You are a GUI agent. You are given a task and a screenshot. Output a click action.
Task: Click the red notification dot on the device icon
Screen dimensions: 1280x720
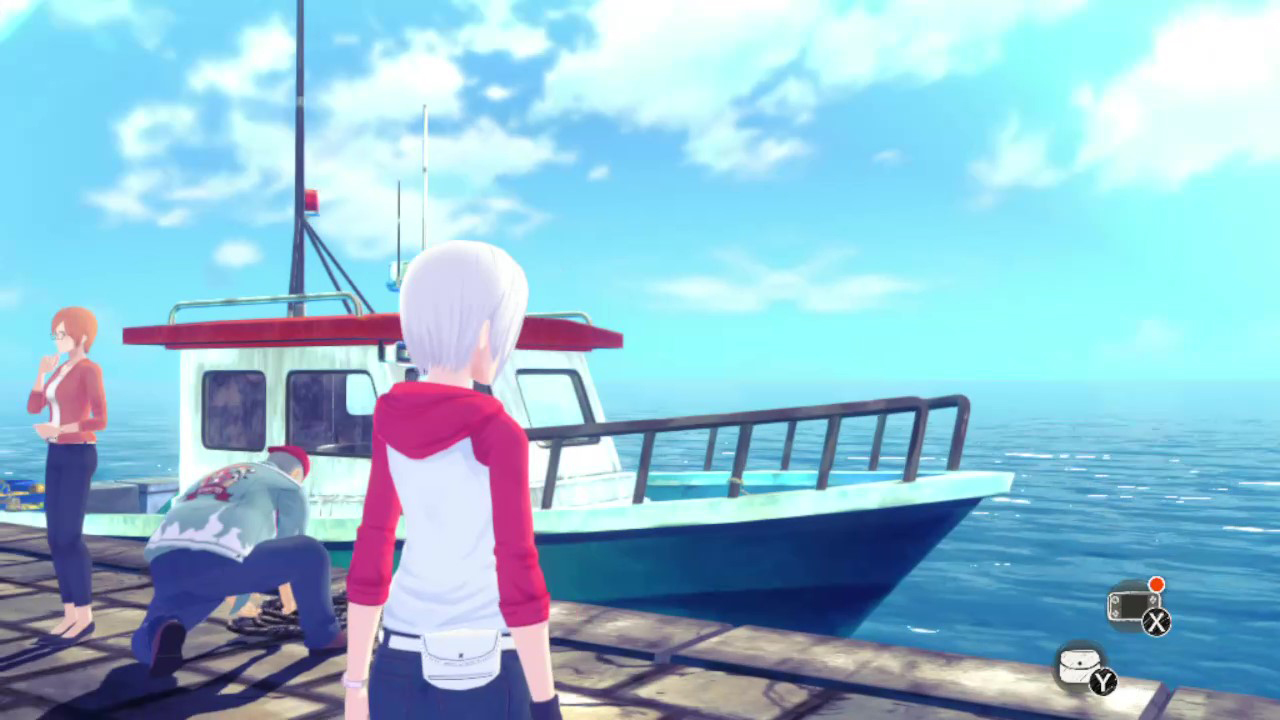pyautogui.click(x=1156, y=584)
